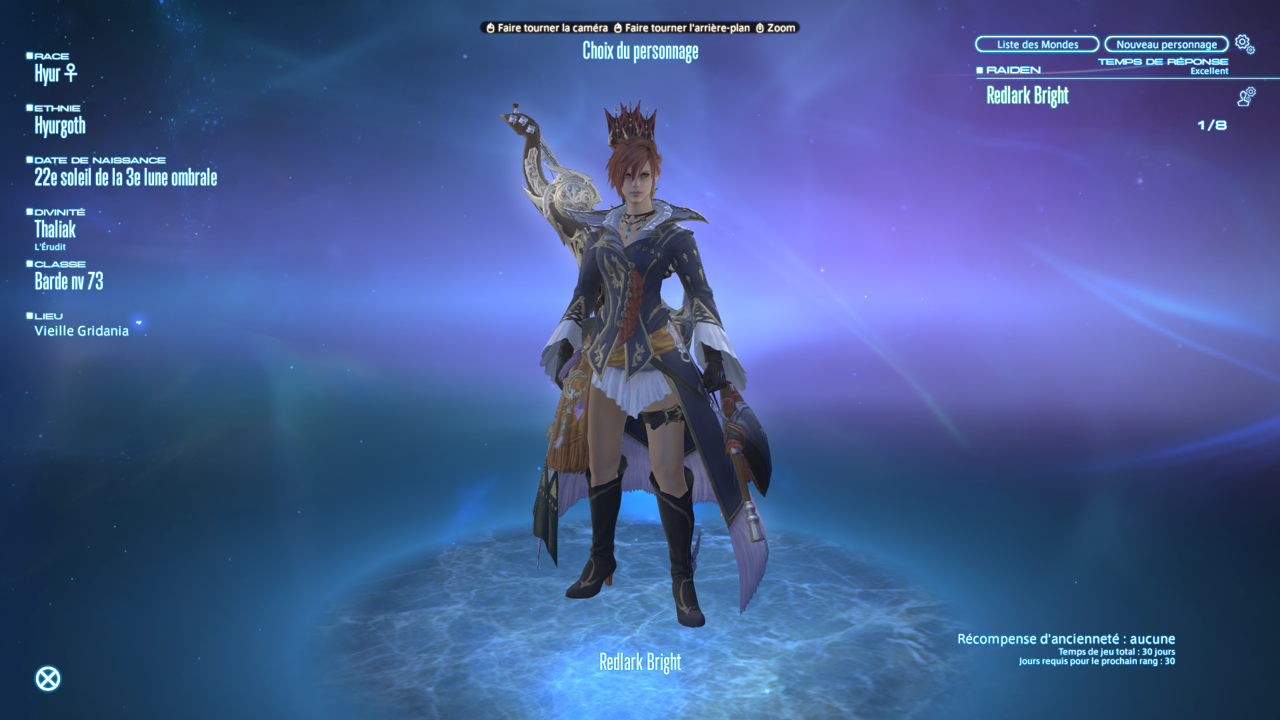1280x720 pixels.
Task: Open the character settings icon beside Redlark Bright
Action: (1246, 96)
